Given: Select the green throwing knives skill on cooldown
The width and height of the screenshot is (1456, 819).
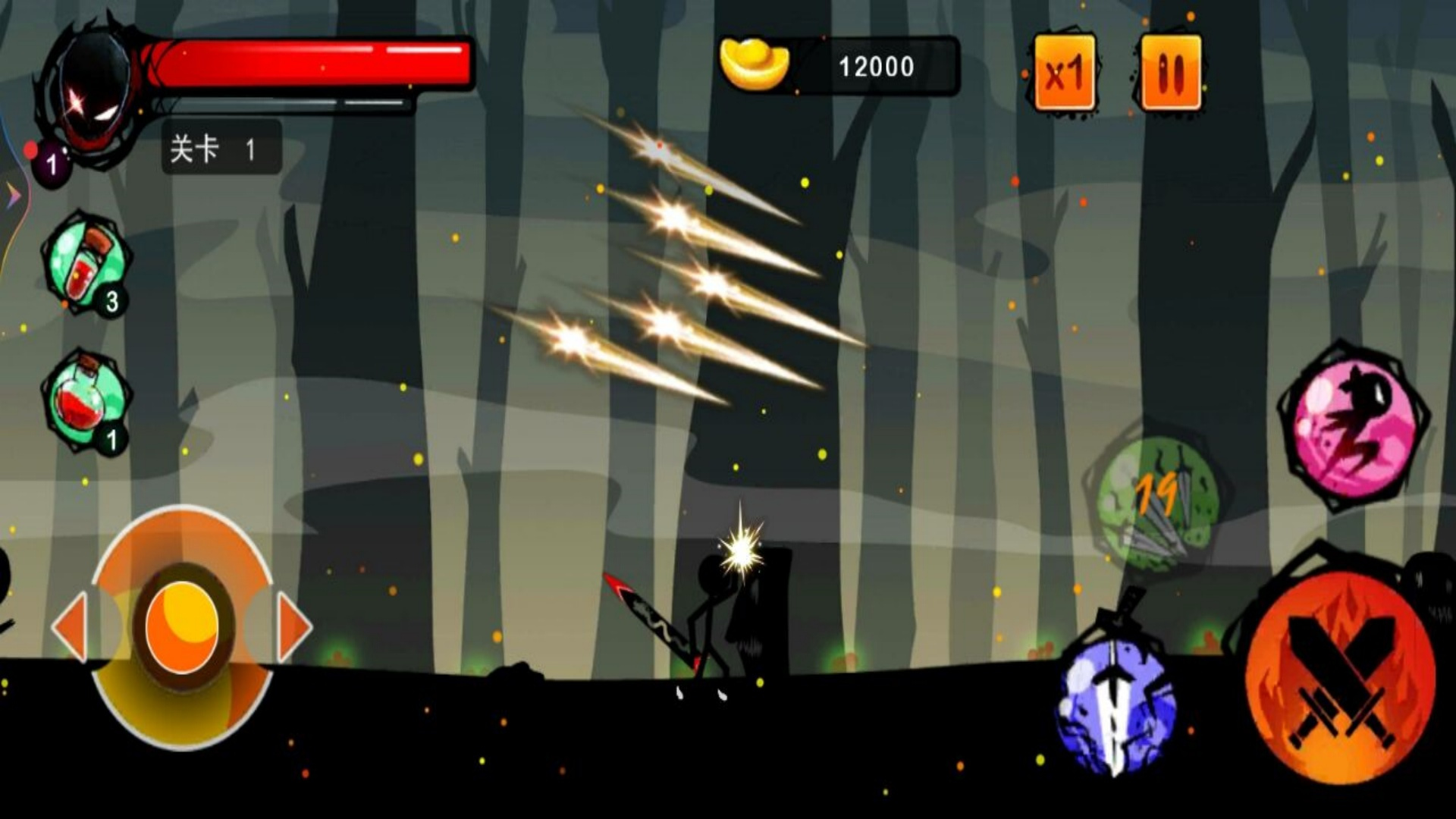Looking at the screenshot, I should click(1156, 502).
